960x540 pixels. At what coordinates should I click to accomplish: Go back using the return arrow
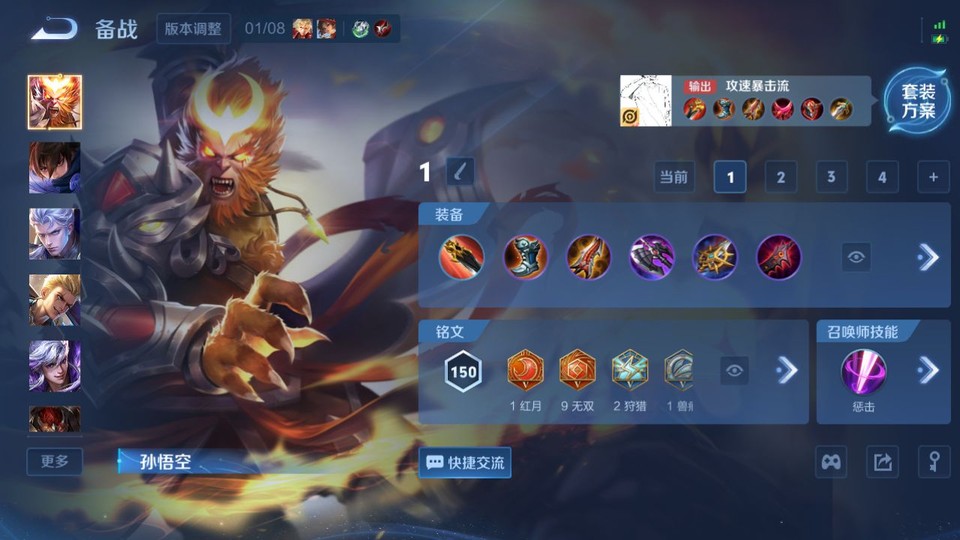[x=54, y=28]
